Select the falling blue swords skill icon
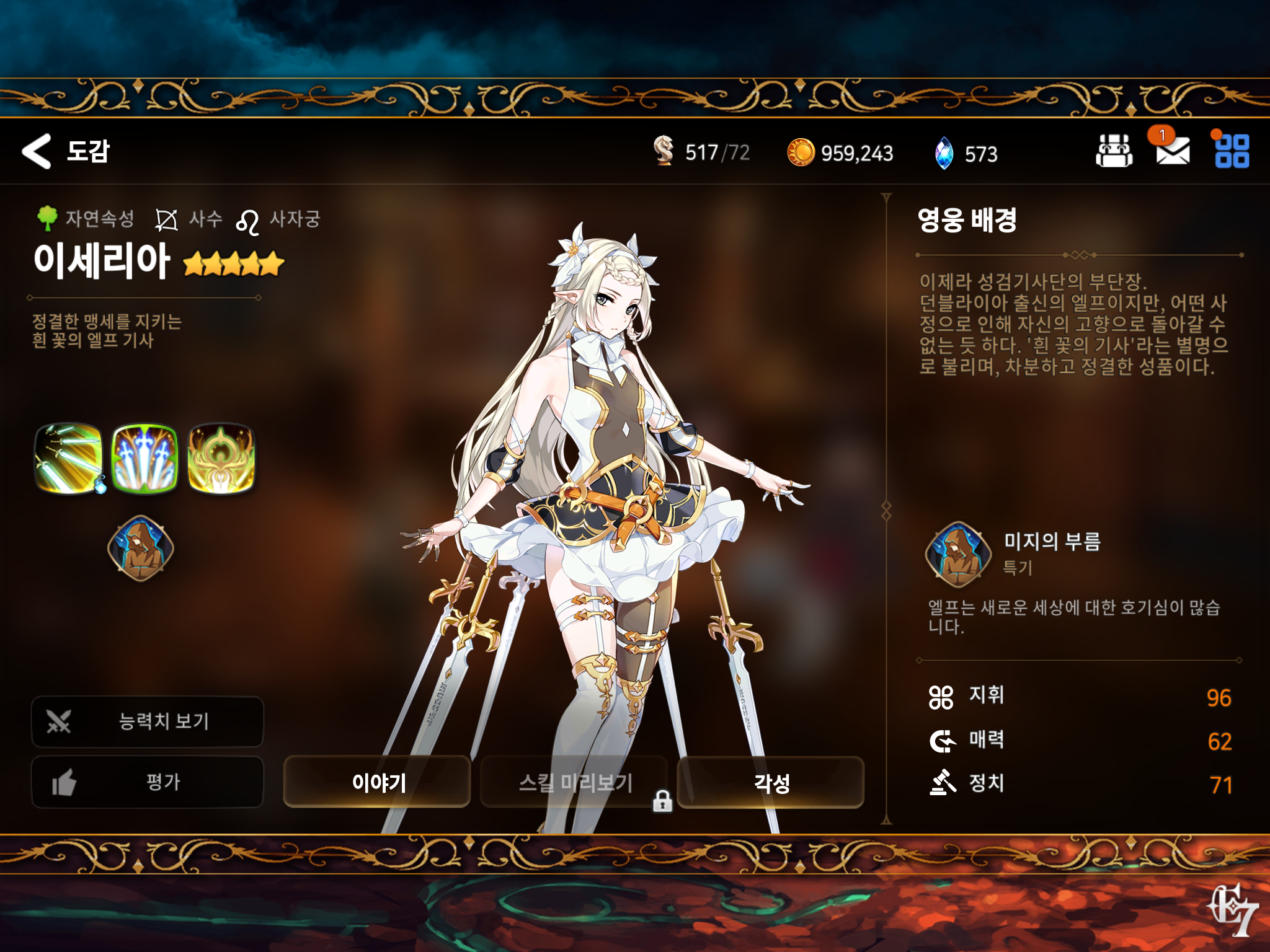 [144, 458]
